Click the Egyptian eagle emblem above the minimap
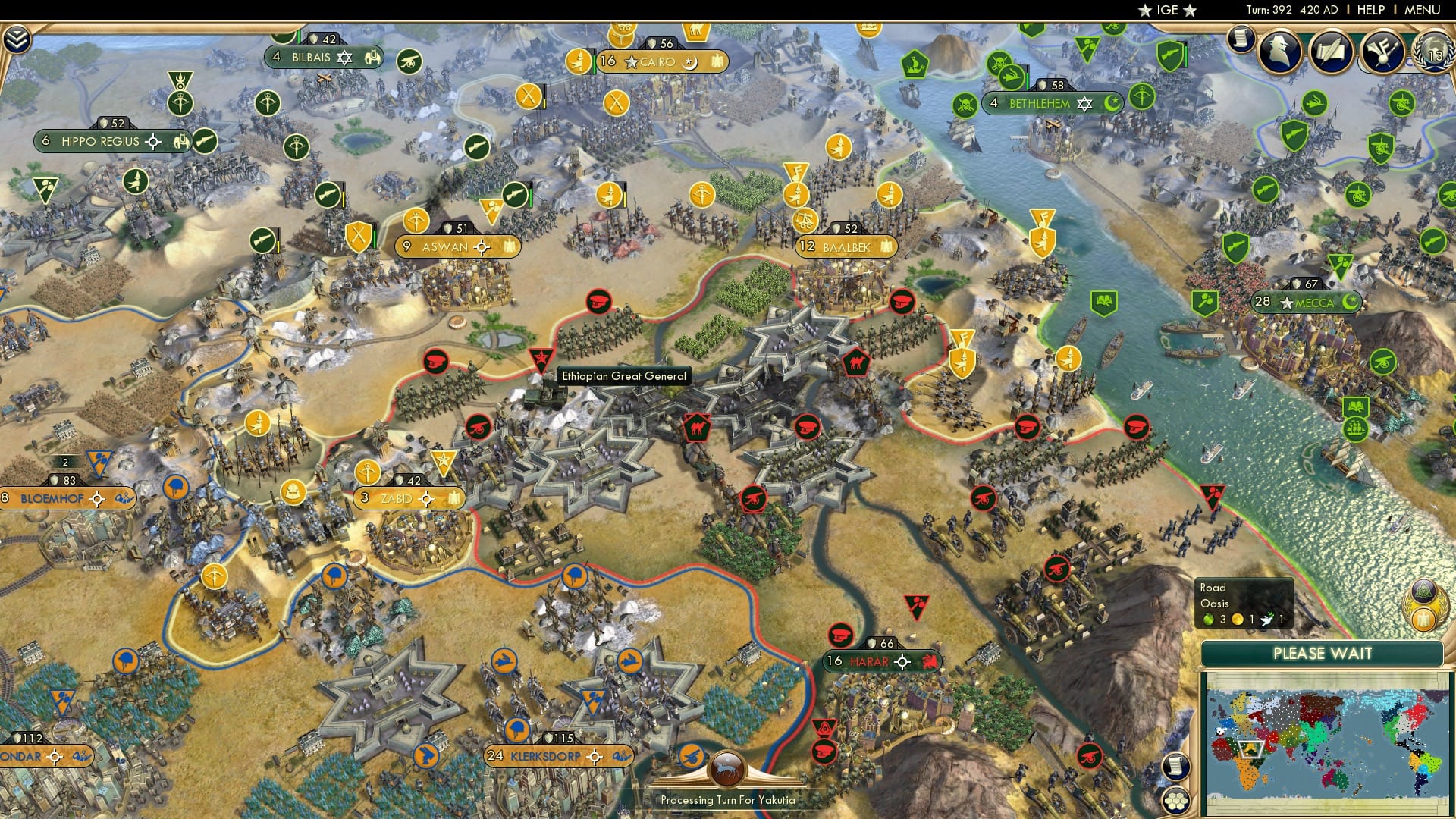 [1423, 620]
